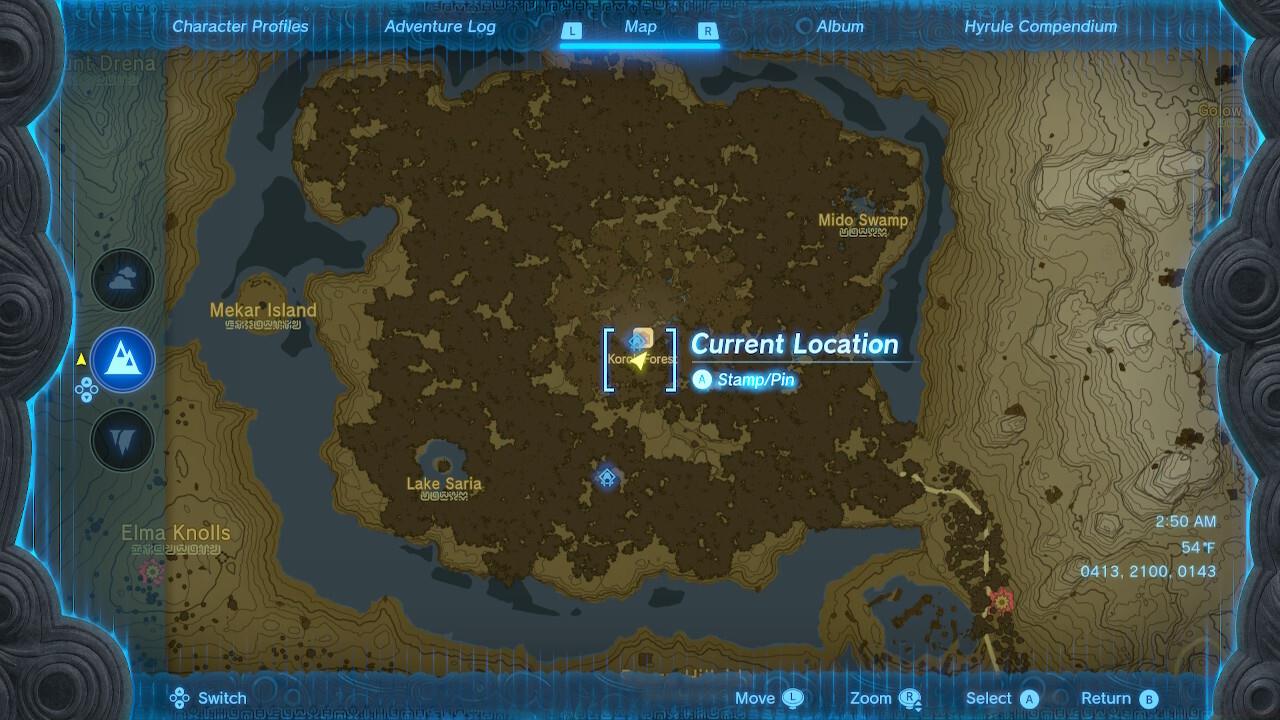Expand the layer switcher d-pad control
This screenshot has width=1280, height=720.
[x=88, y=388]
